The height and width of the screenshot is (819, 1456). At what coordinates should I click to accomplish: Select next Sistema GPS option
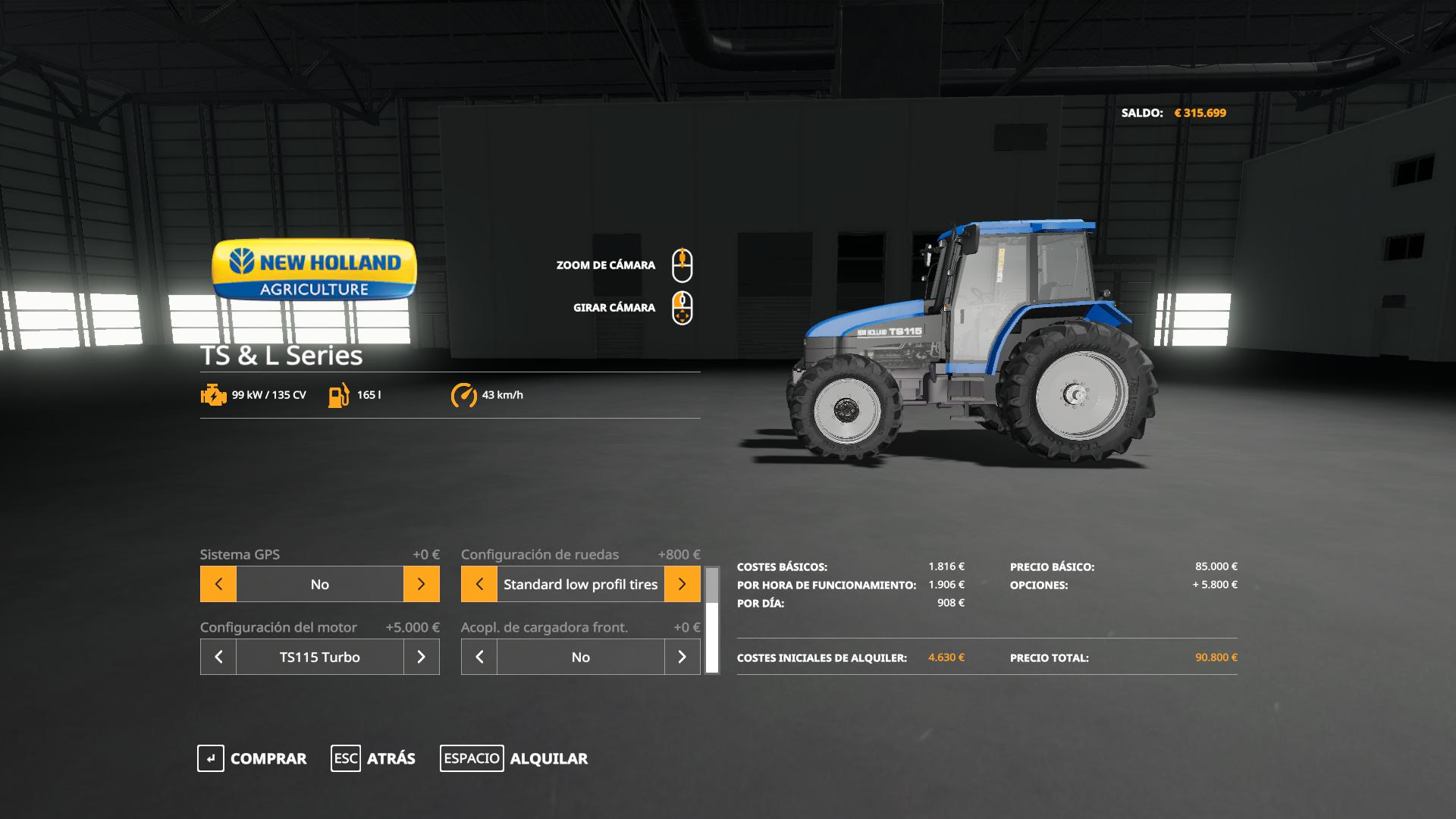coord(421,584)
